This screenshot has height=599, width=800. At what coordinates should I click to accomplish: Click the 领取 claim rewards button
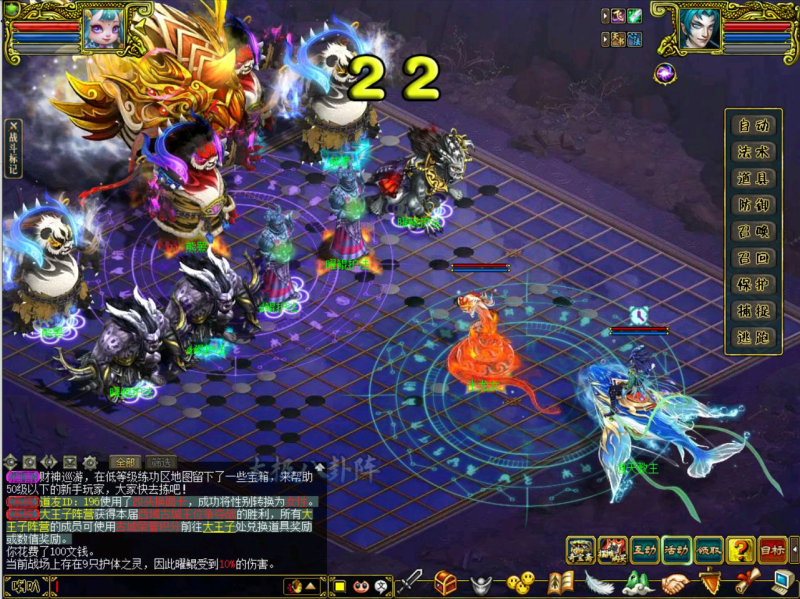[x=709, y=551]
